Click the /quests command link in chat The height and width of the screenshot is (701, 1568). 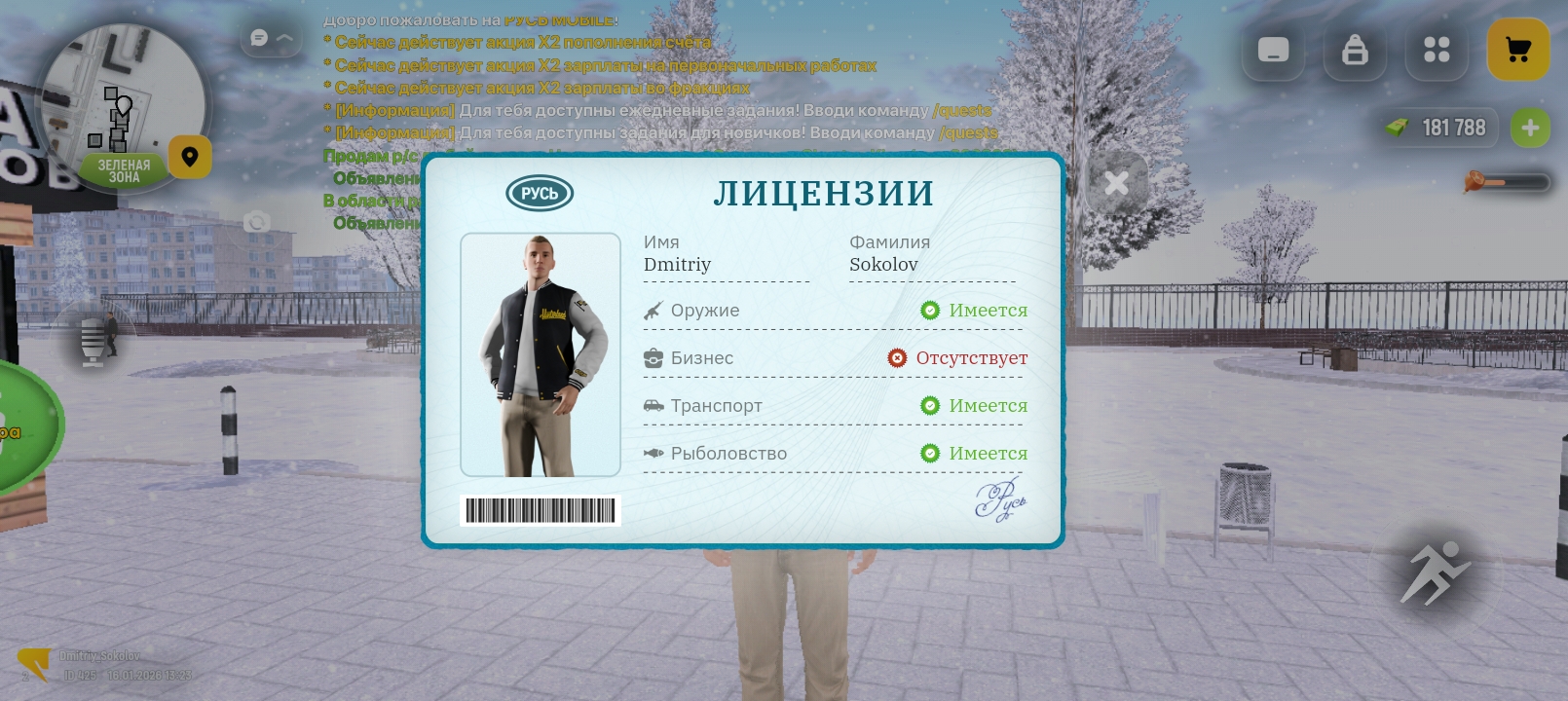(x=962, y=110)
